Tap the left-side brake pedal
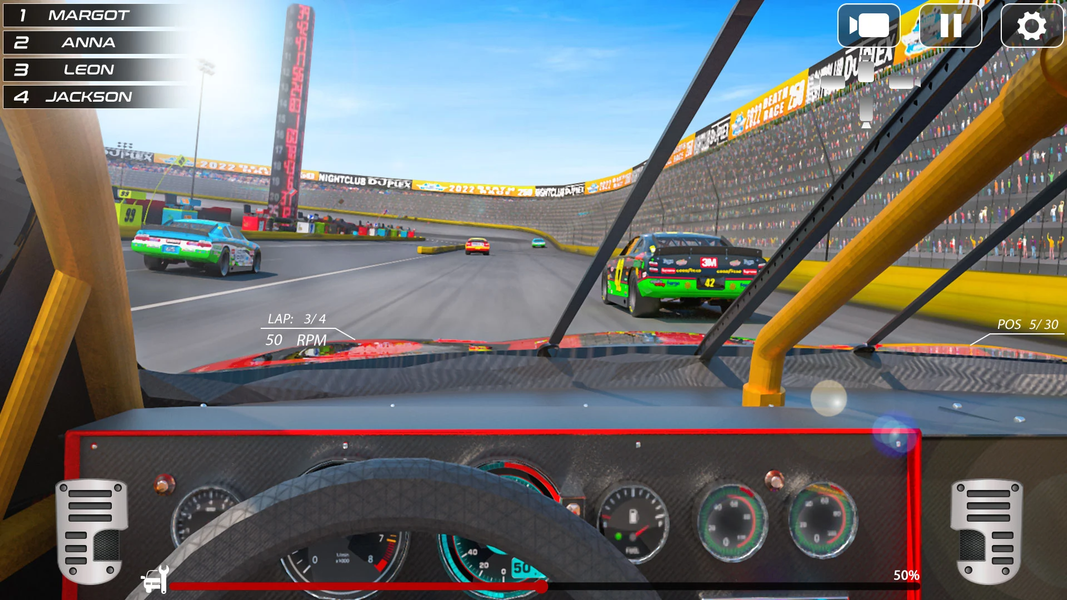This screenshot has width=1067, height=600. pos(91,530)
